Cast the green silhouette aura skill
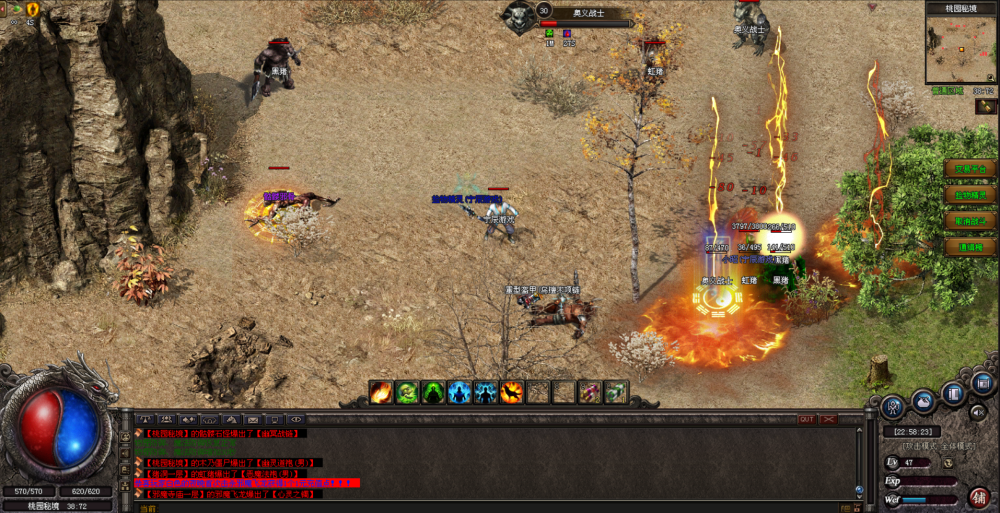 click(433, 392)
